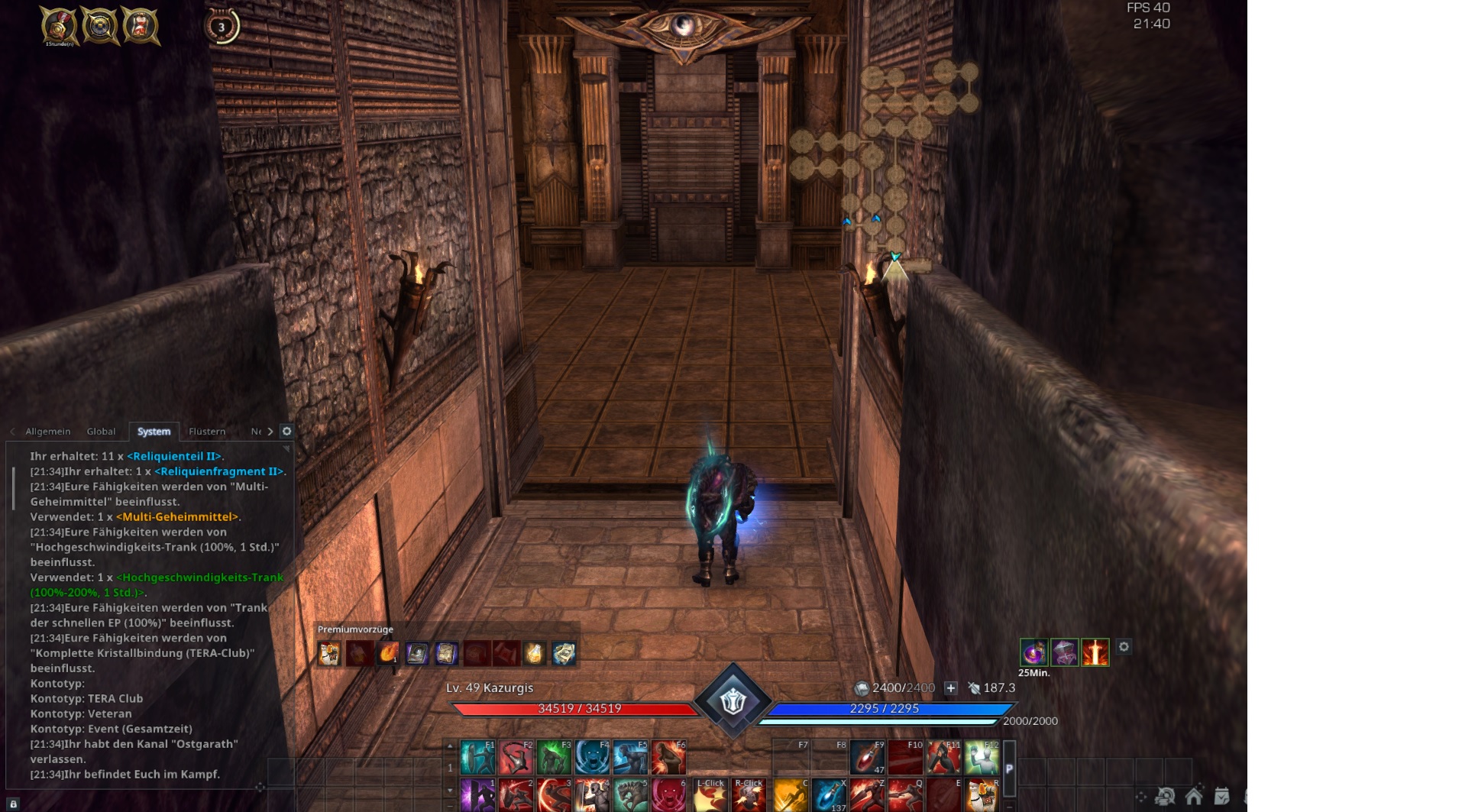Click the glowing potion premium benefit

(534, 653)
